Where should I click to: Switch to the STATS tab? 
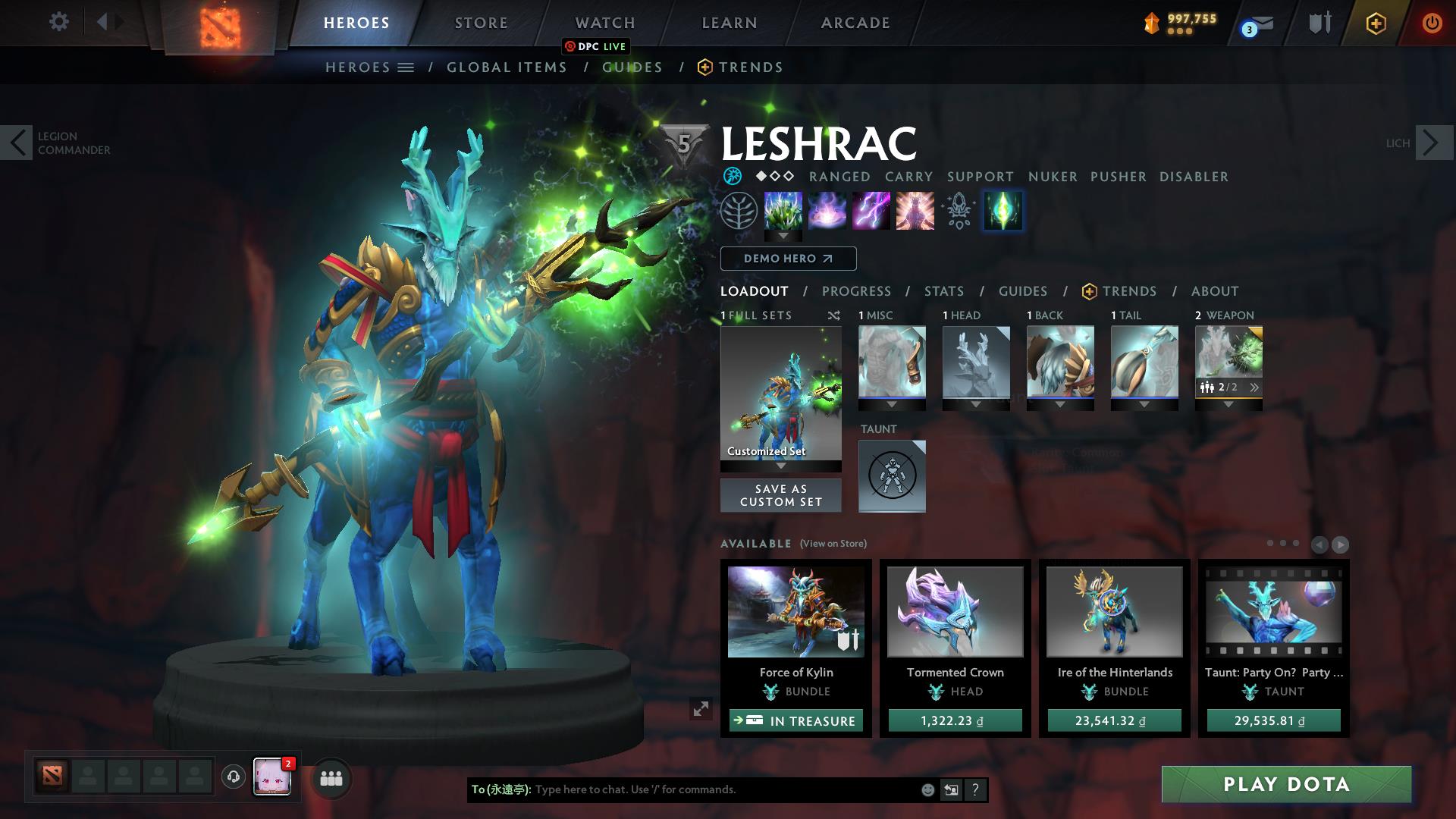coord(943,290)
